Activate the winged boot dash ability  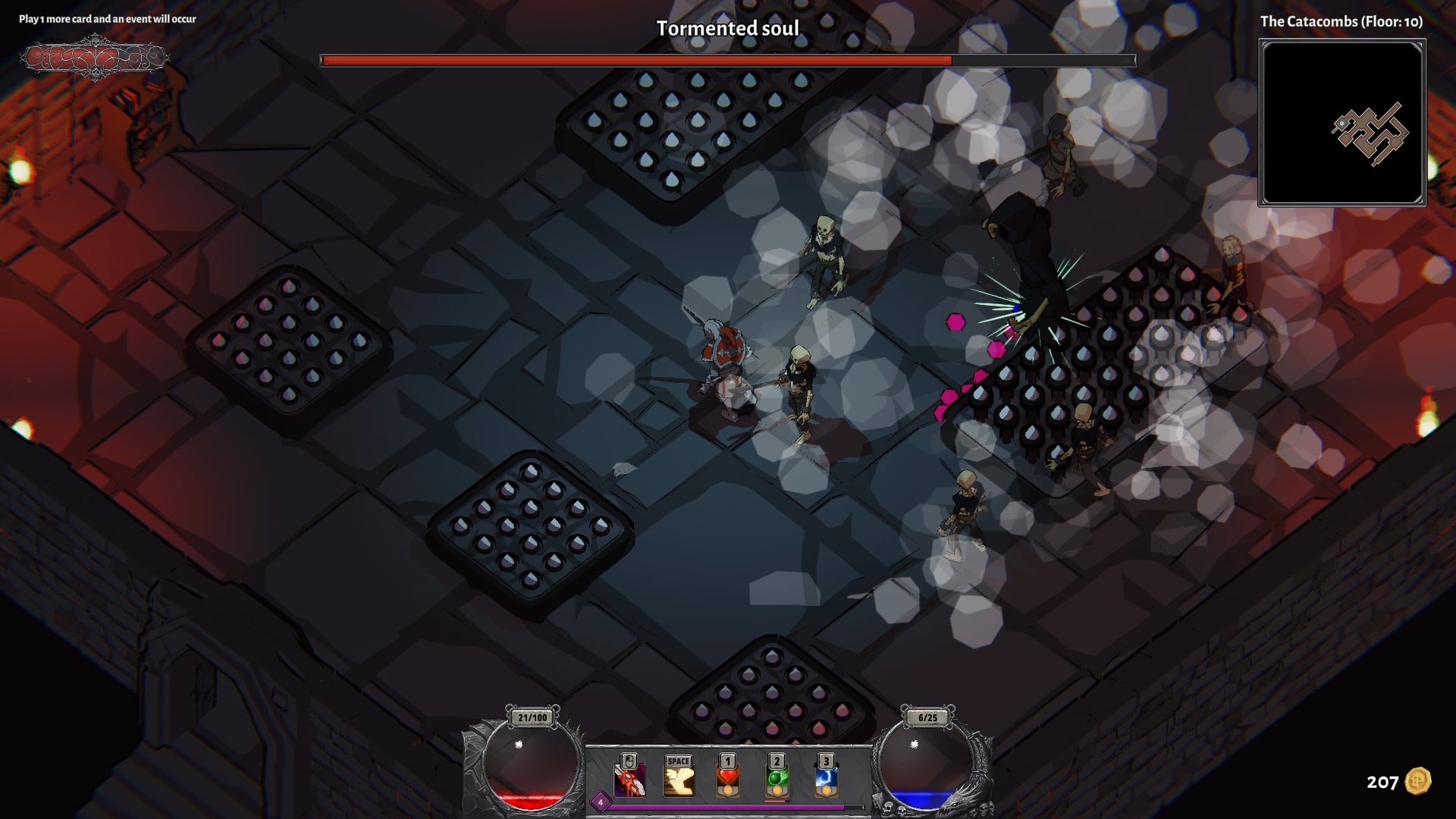pyautogui.click(x=679, y=780)
